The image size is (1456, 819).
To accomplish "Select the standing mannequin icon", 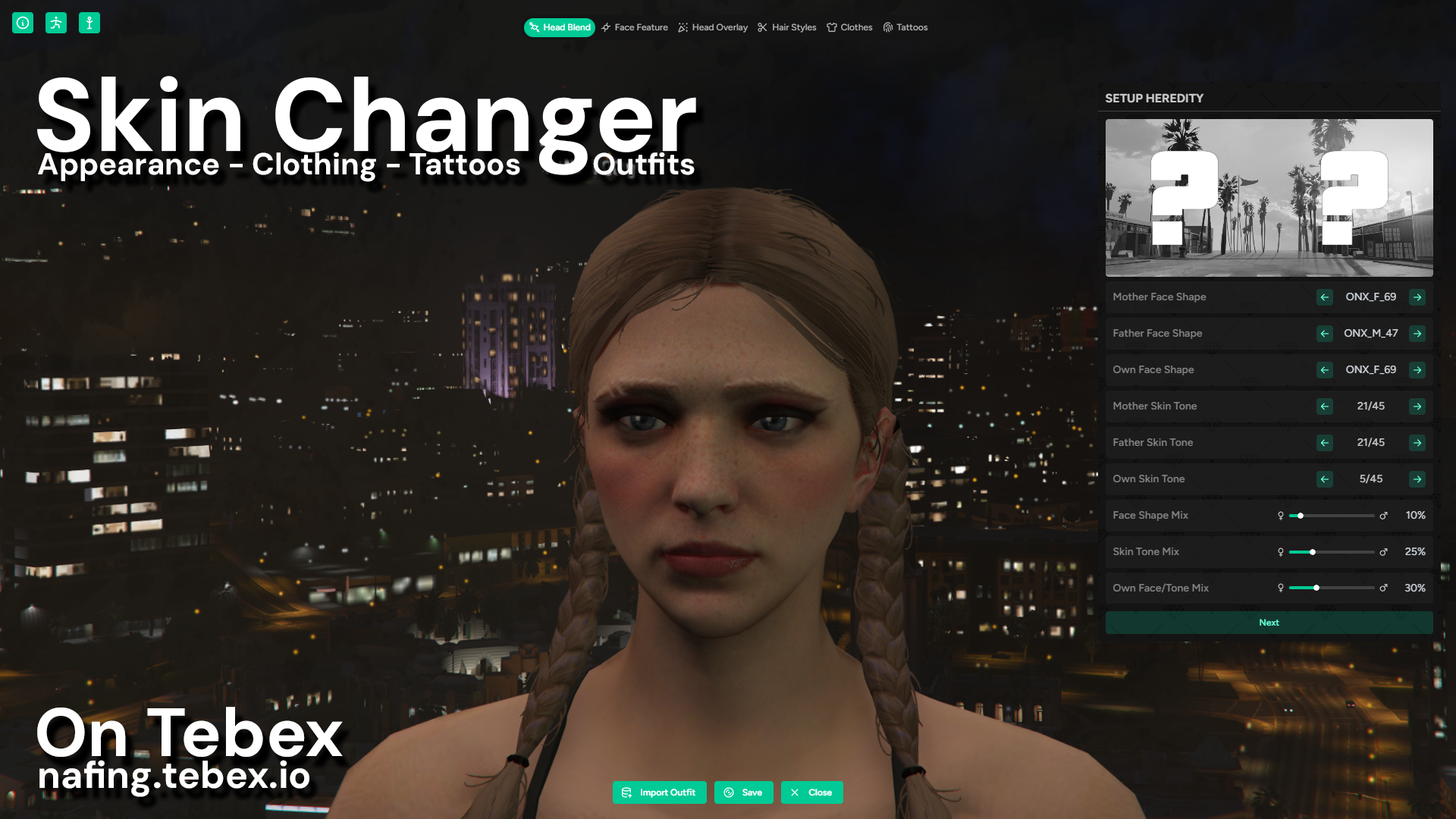I will tap(90, 22).
